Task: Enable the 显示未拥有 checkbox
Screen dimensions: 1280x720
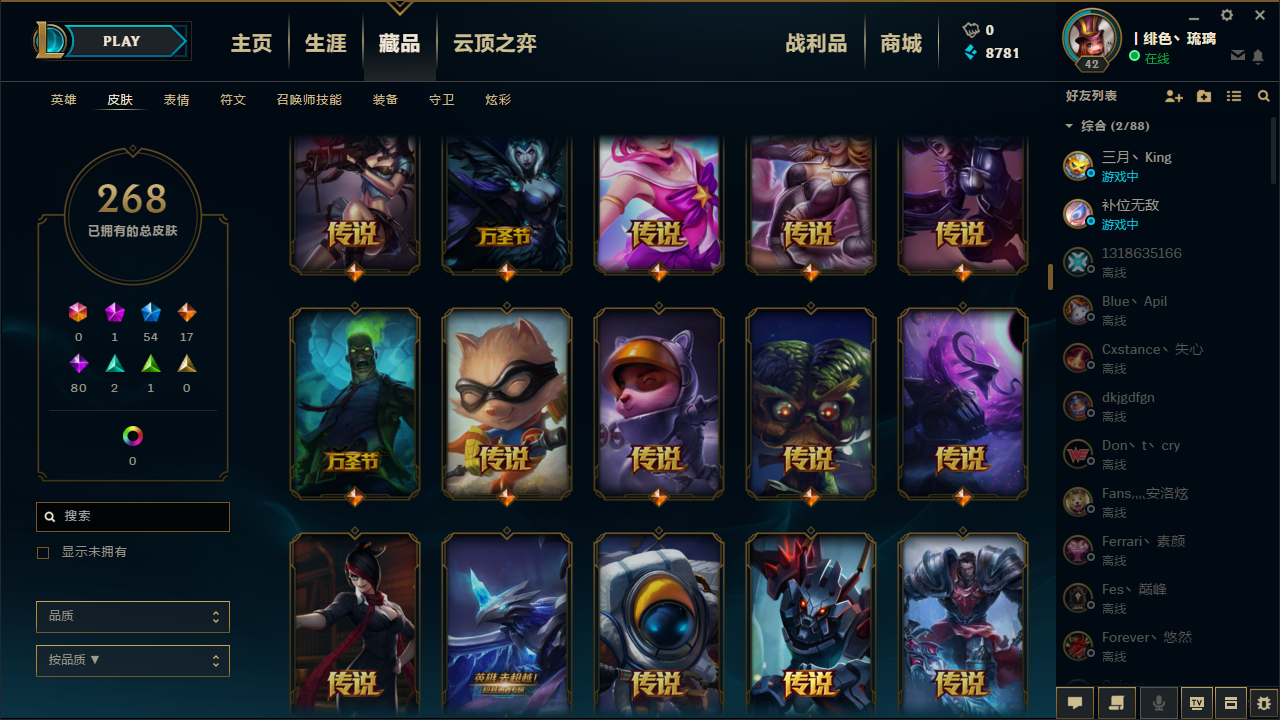Action: tap(43, 552)
